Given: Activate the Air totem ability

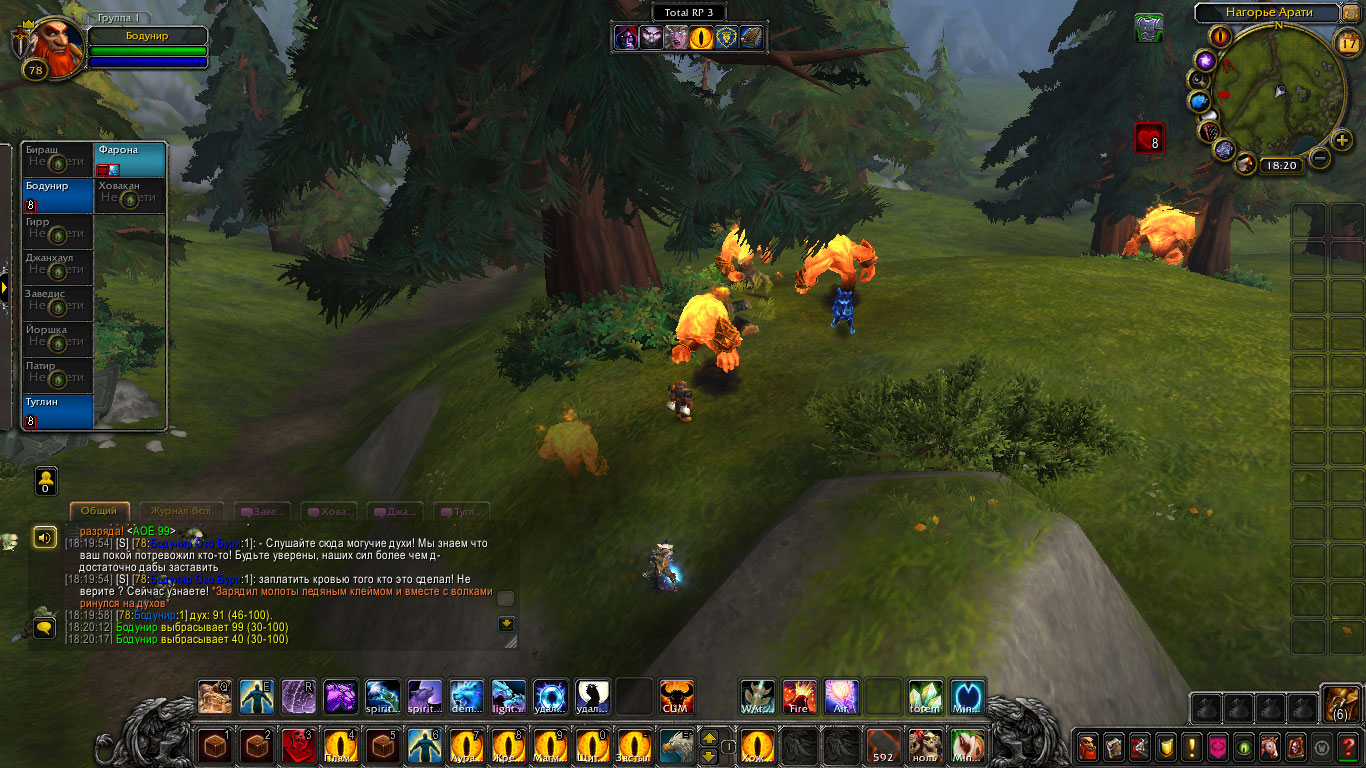Looking at the screenshot, I should 841,696.
